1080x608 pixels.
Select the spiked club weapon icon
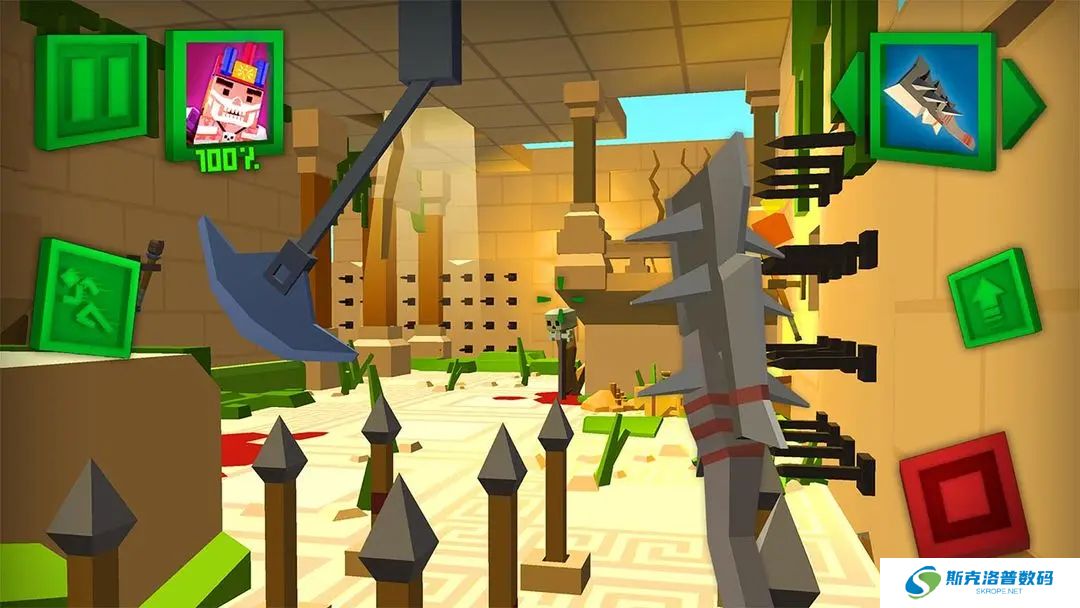pos(932,98)
